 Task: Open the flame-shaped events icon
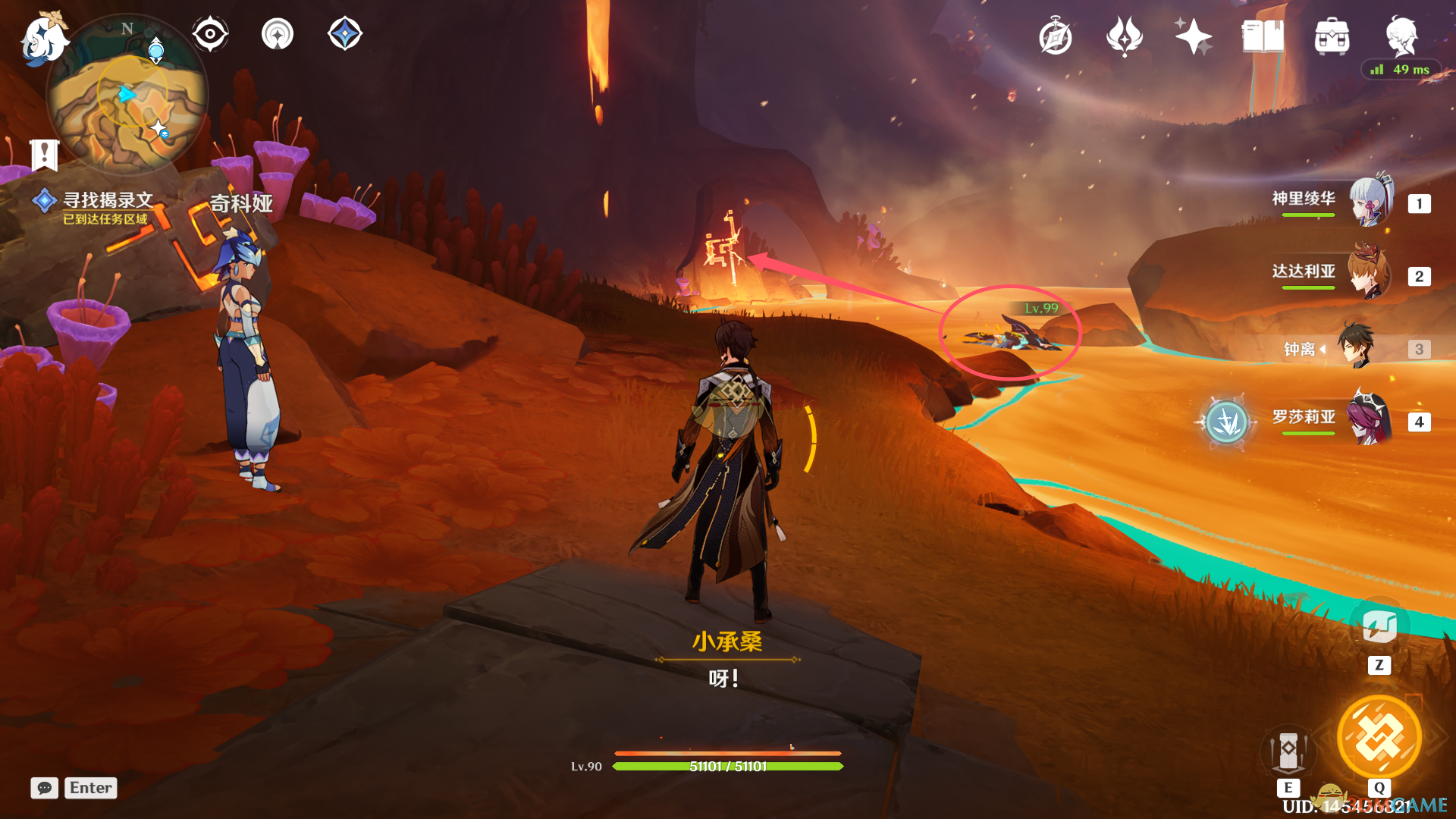click(1124, 36)
